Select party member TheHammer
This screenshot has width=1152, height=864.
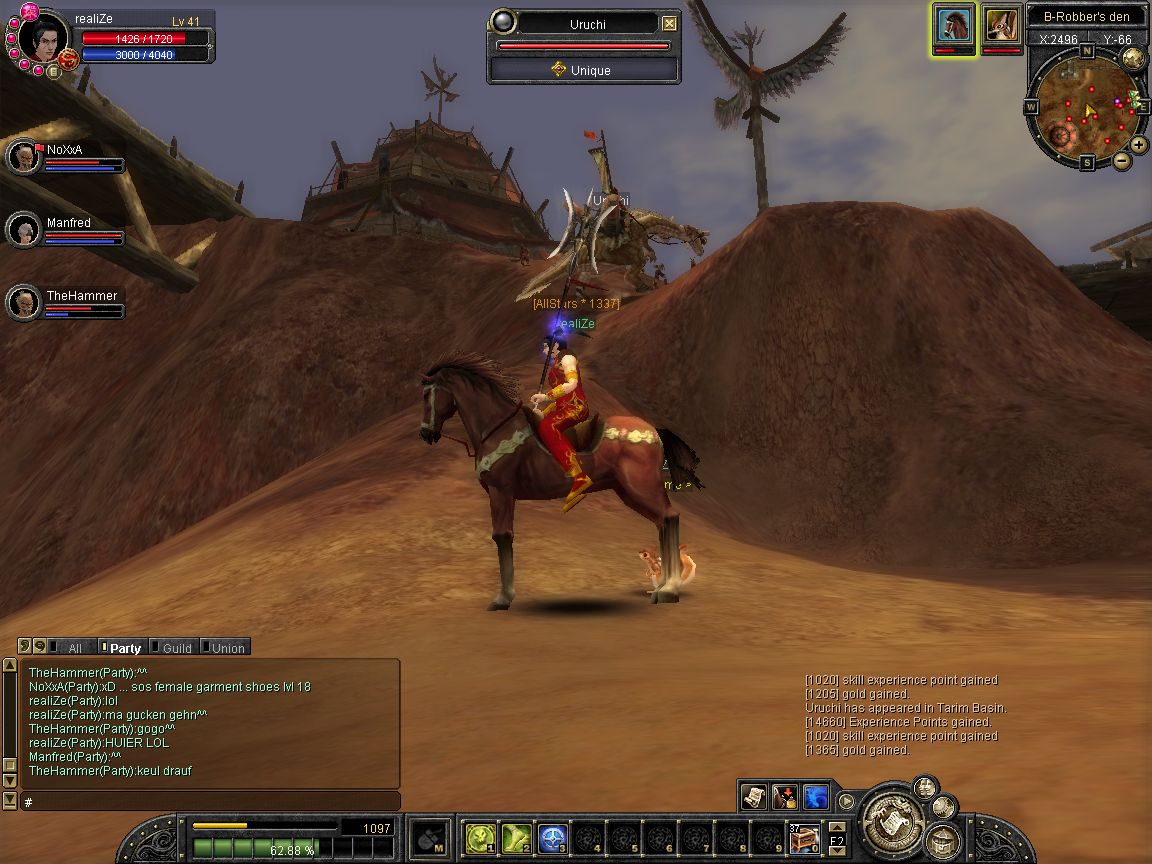[23, 302]
